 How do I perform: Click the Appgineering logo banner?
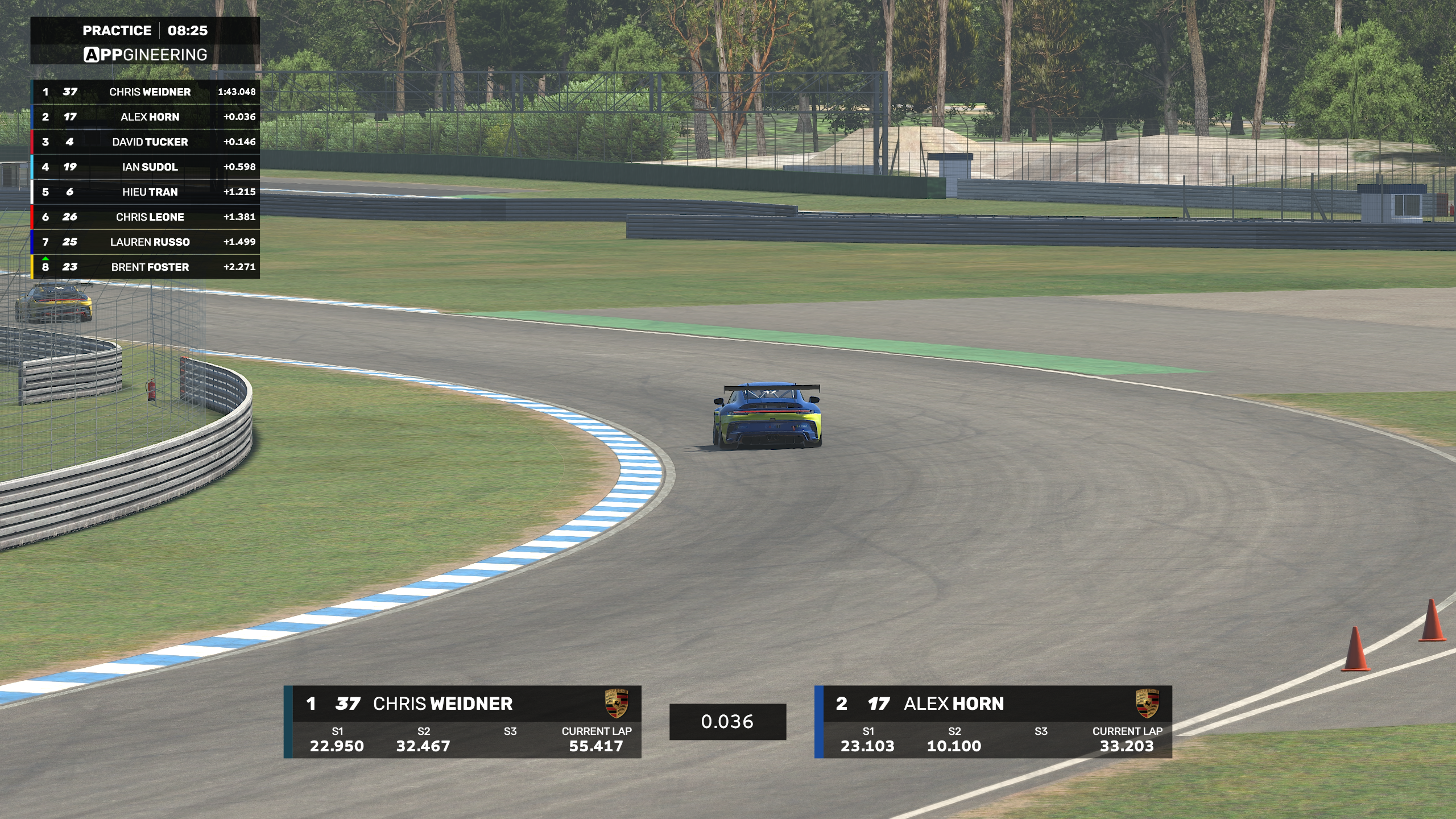pos(146,55)
